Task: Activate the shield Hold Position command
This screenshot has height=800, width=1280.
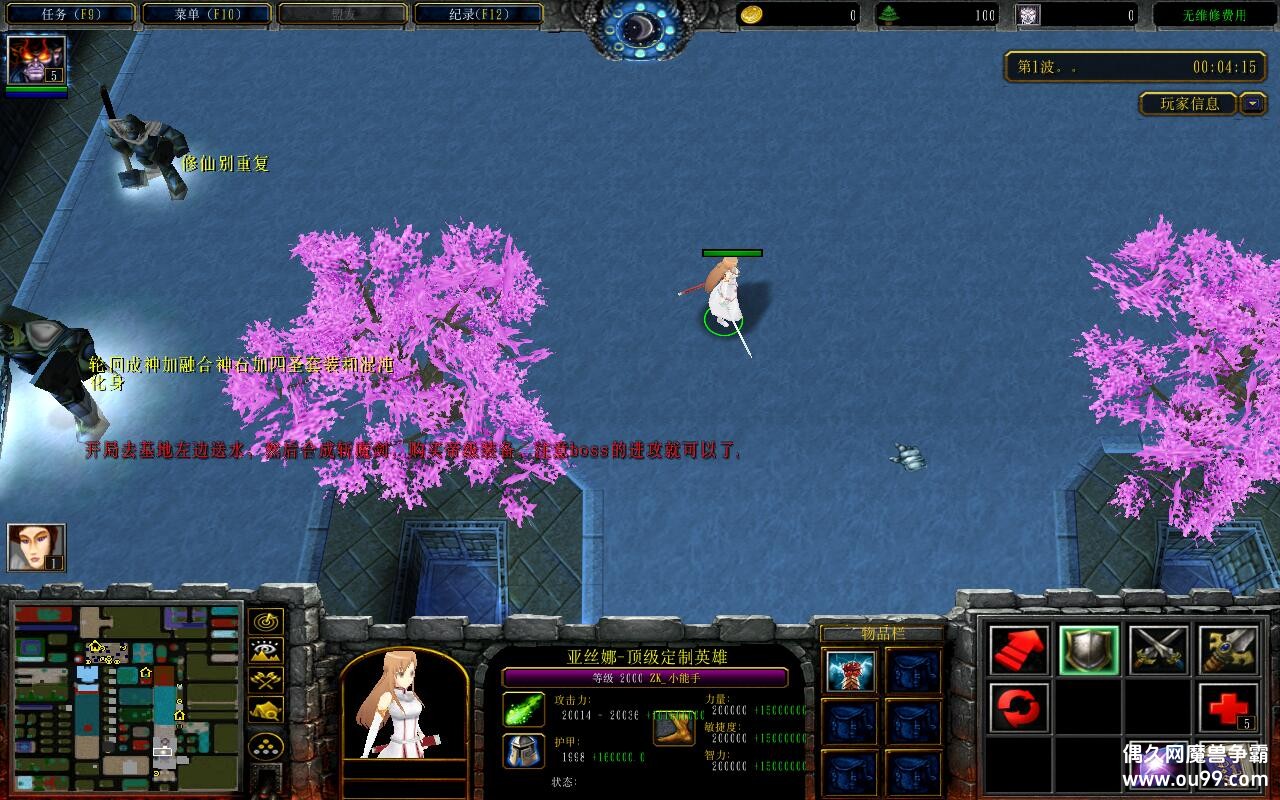Action: coord(1089,650)
